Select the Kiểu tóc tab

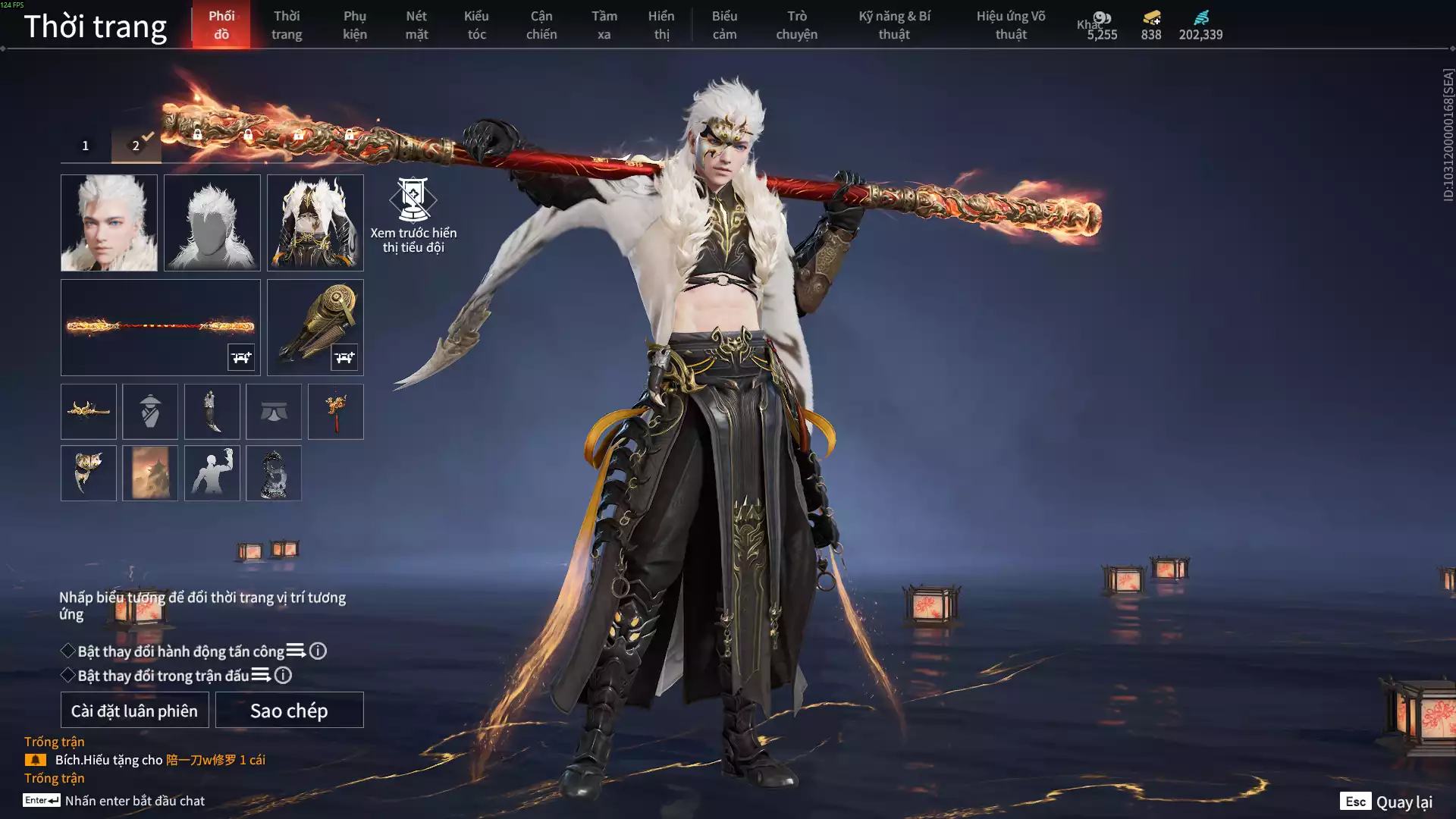tap(476, 25)
